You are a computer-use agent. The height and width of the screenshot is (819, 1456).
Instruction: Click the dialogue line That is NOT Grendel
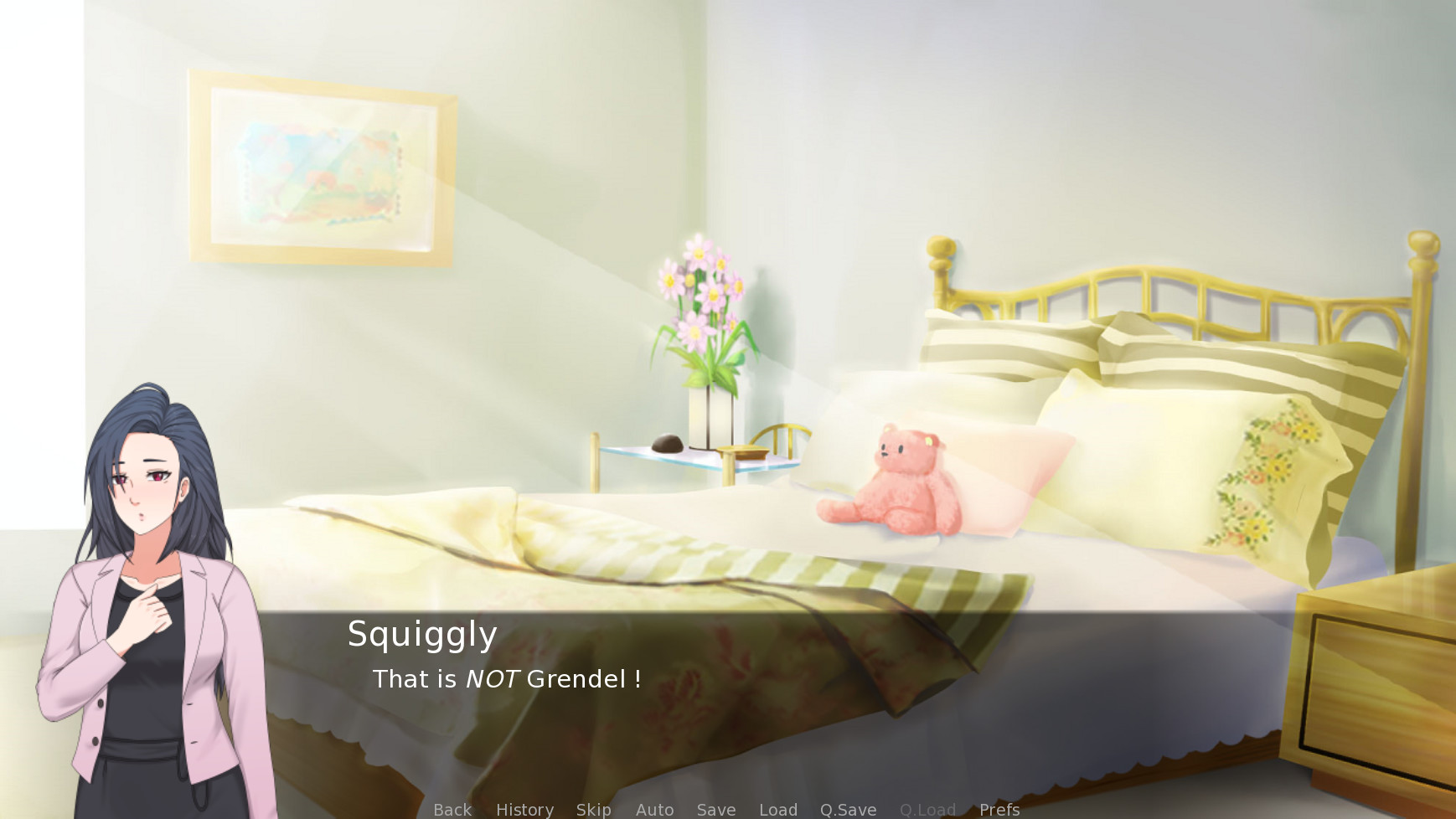pos(507,680)
